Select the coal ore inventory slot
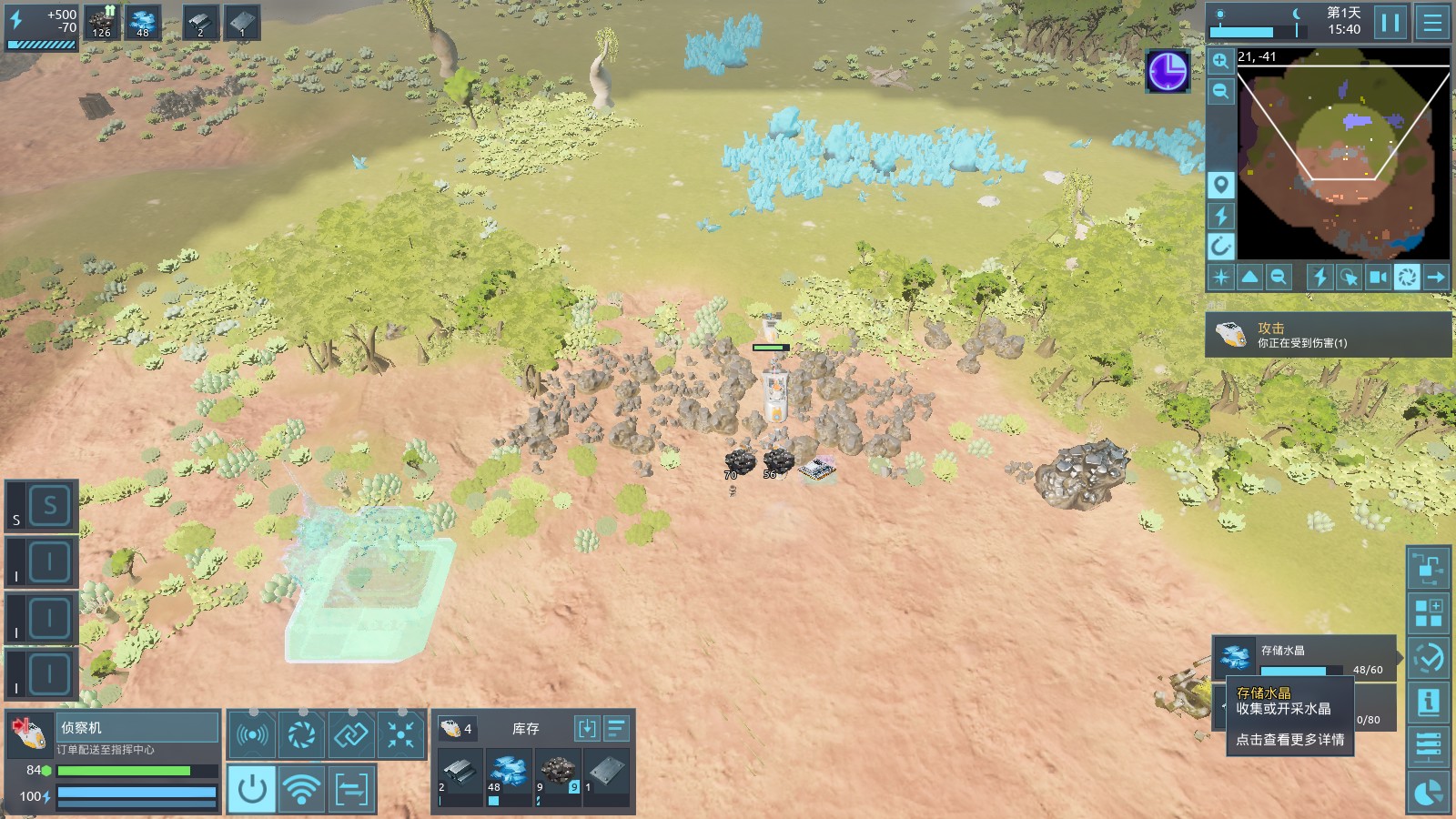The image size is (1456, 819). (557, 773)
